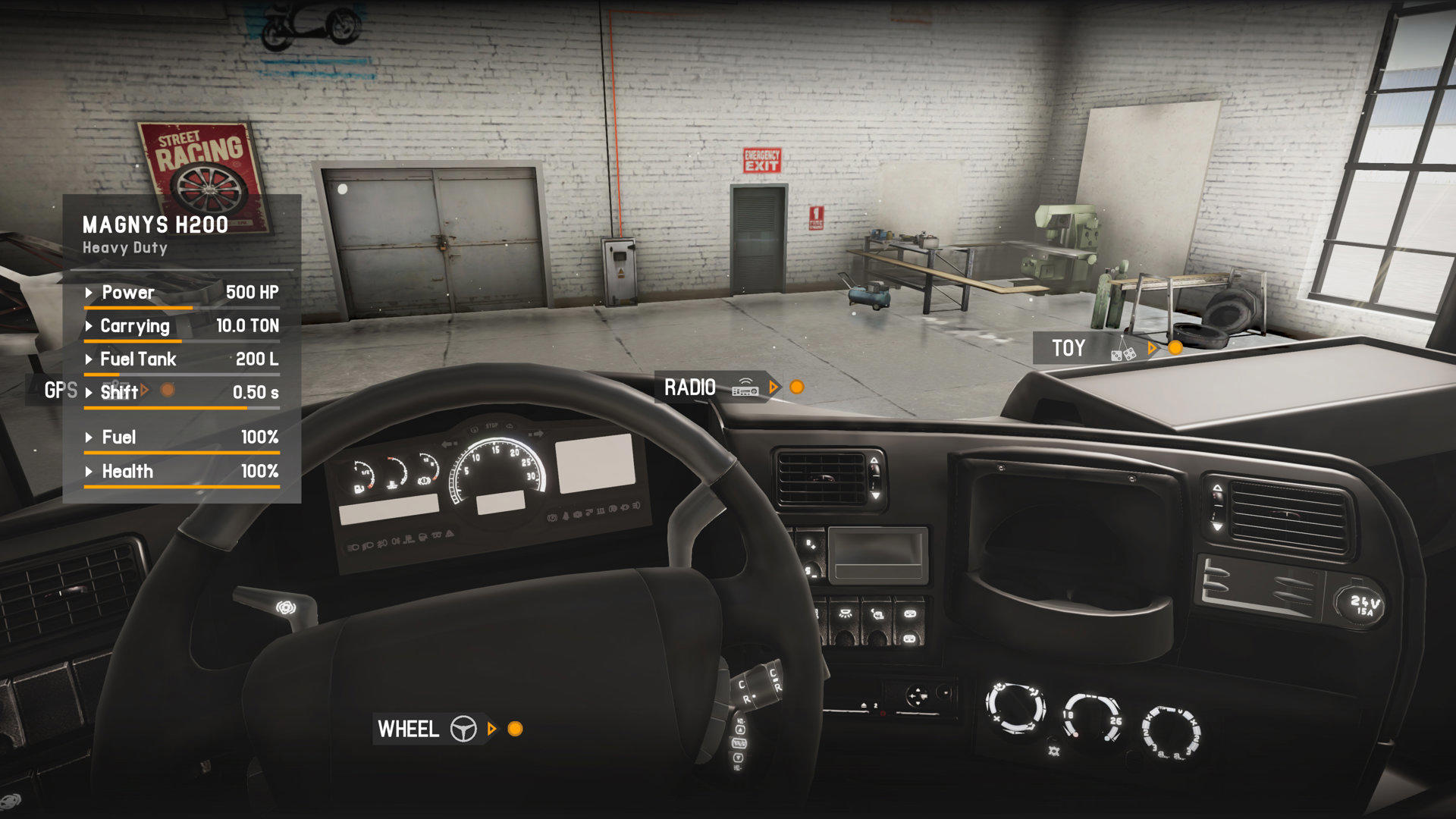Click the MAGNYS H200 vehicle name

tap(155, 224)
